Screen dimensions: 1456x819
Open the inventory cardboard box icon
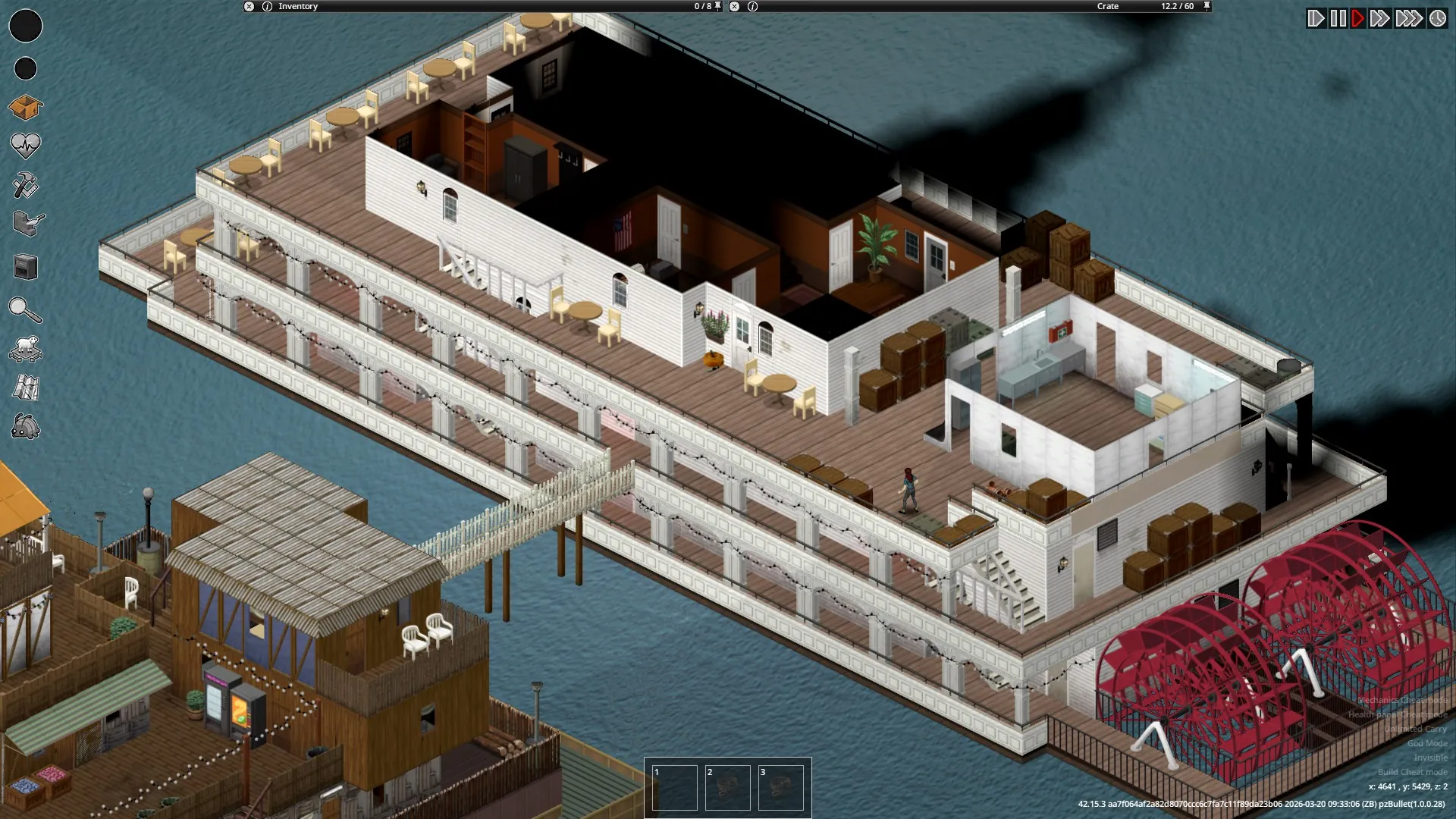25,108
